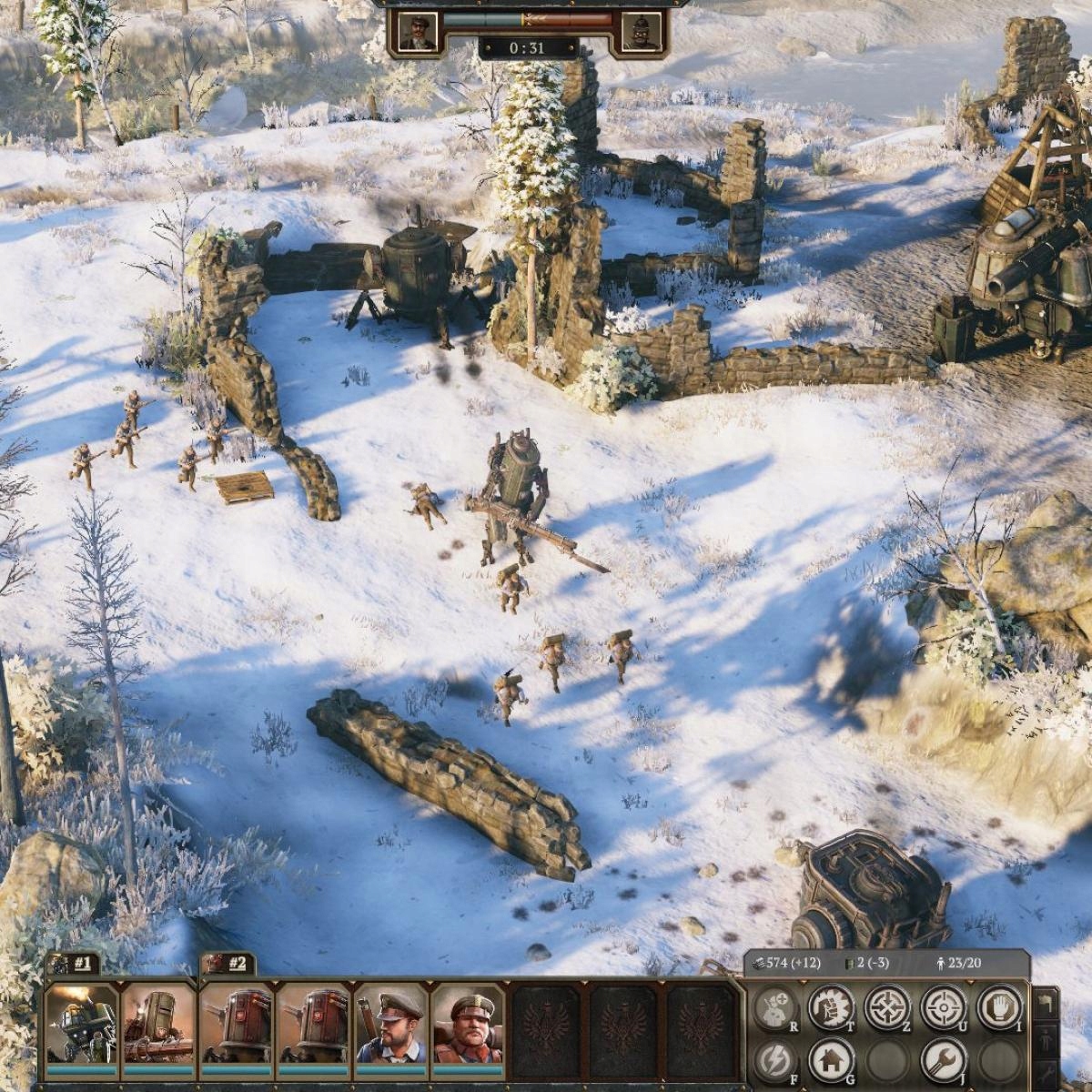
Task: Click the enemy commander portrait with spiked helmet
Action: [642, 30]
